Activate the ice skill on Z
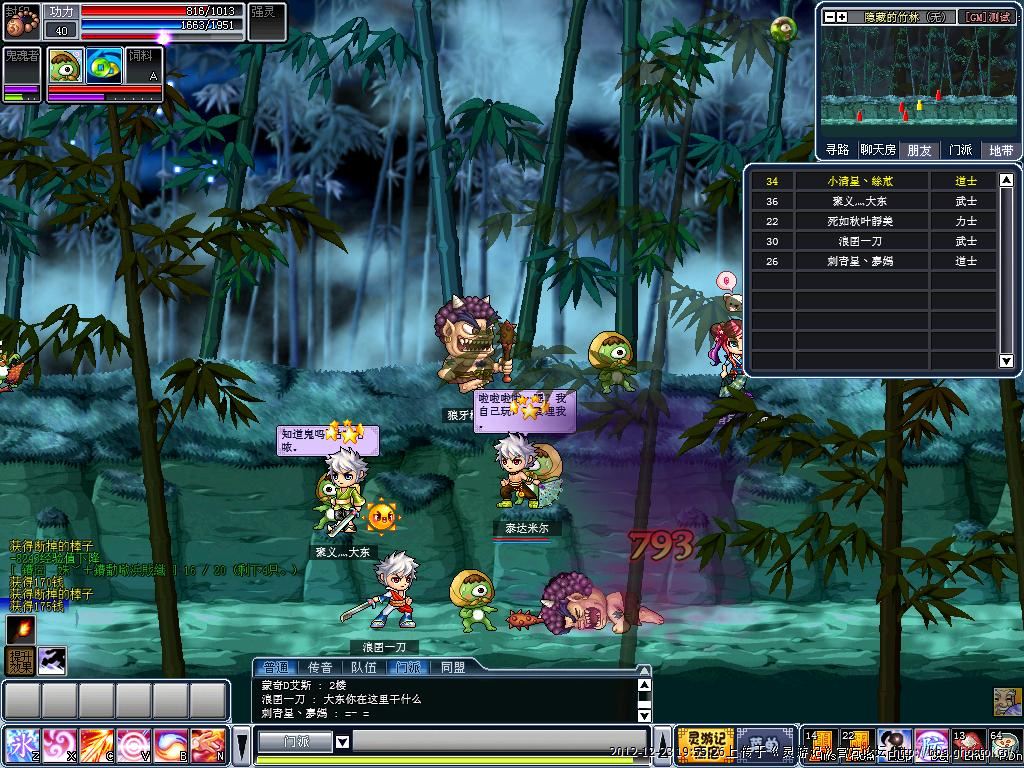Image resolution: width=1024 pixels, height=768 pixels. 21,745
